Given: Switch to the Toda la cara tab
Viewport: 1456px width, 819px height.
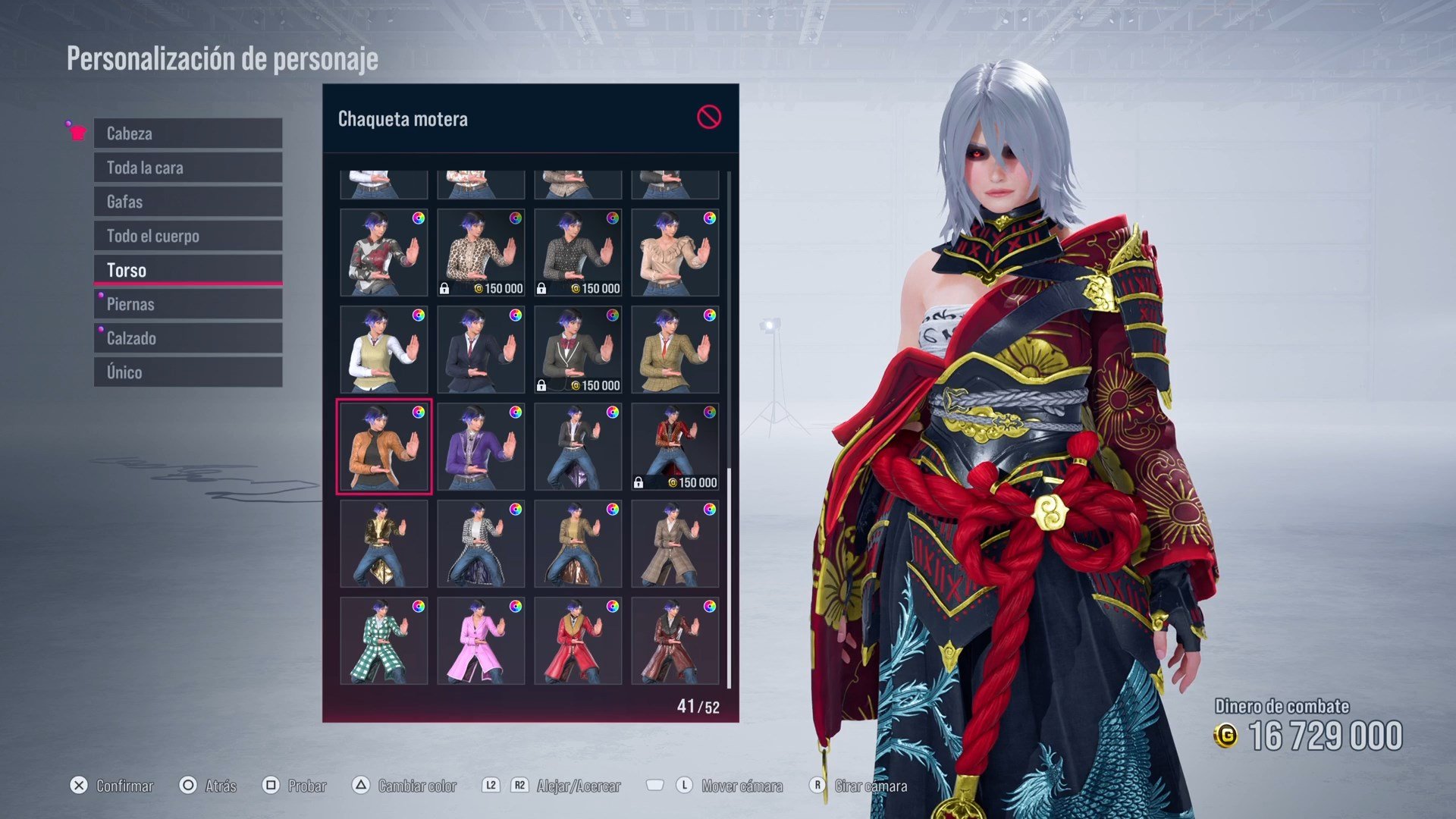Looking at the screenshot, I should coord(187,168).
